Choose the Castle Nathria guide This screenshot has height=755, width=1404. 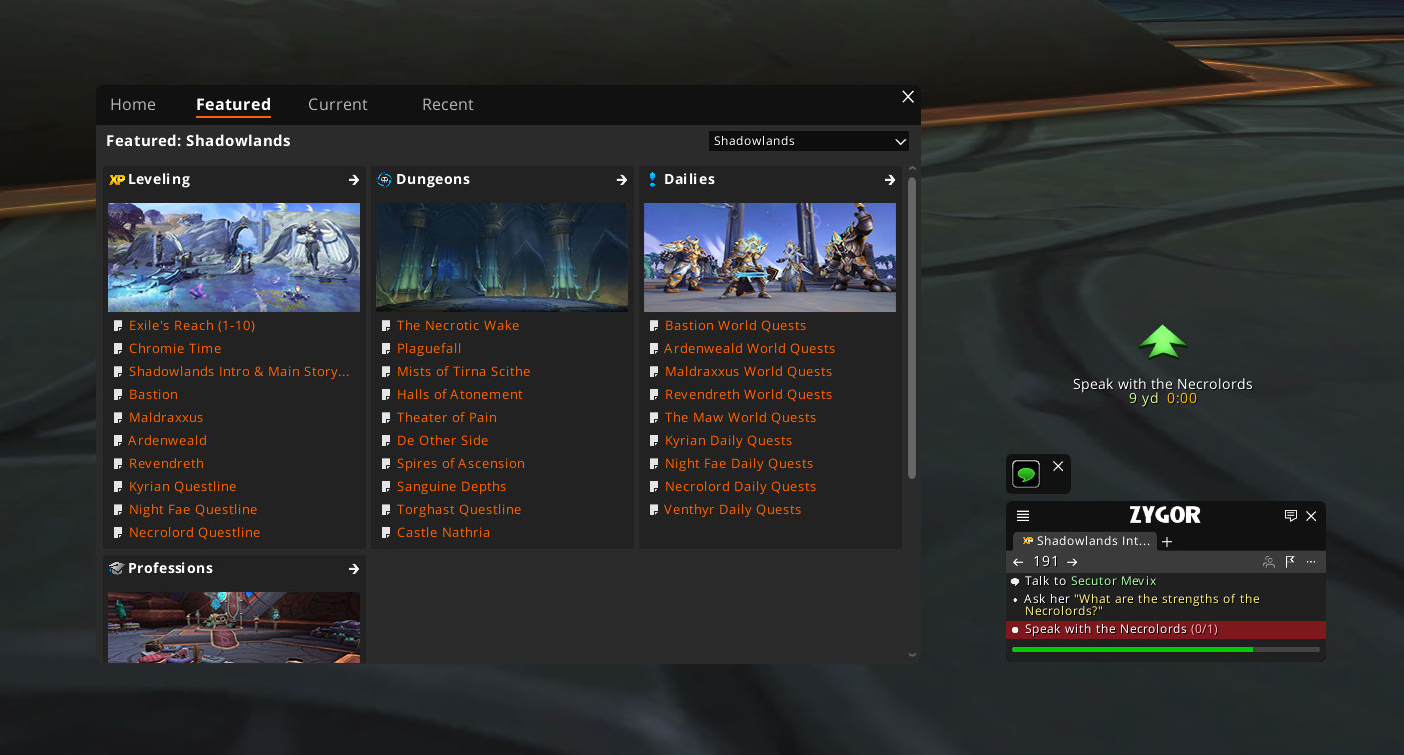pyautogui.click(x=443, y=533)
